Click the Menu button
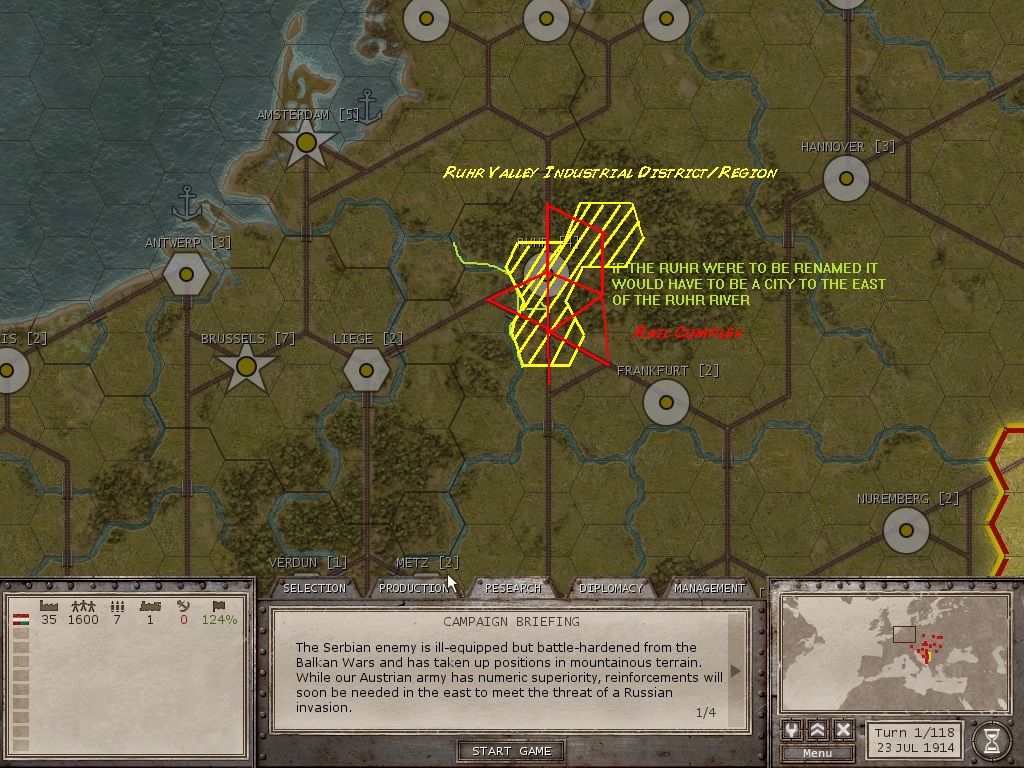 (x=817, y=753)
